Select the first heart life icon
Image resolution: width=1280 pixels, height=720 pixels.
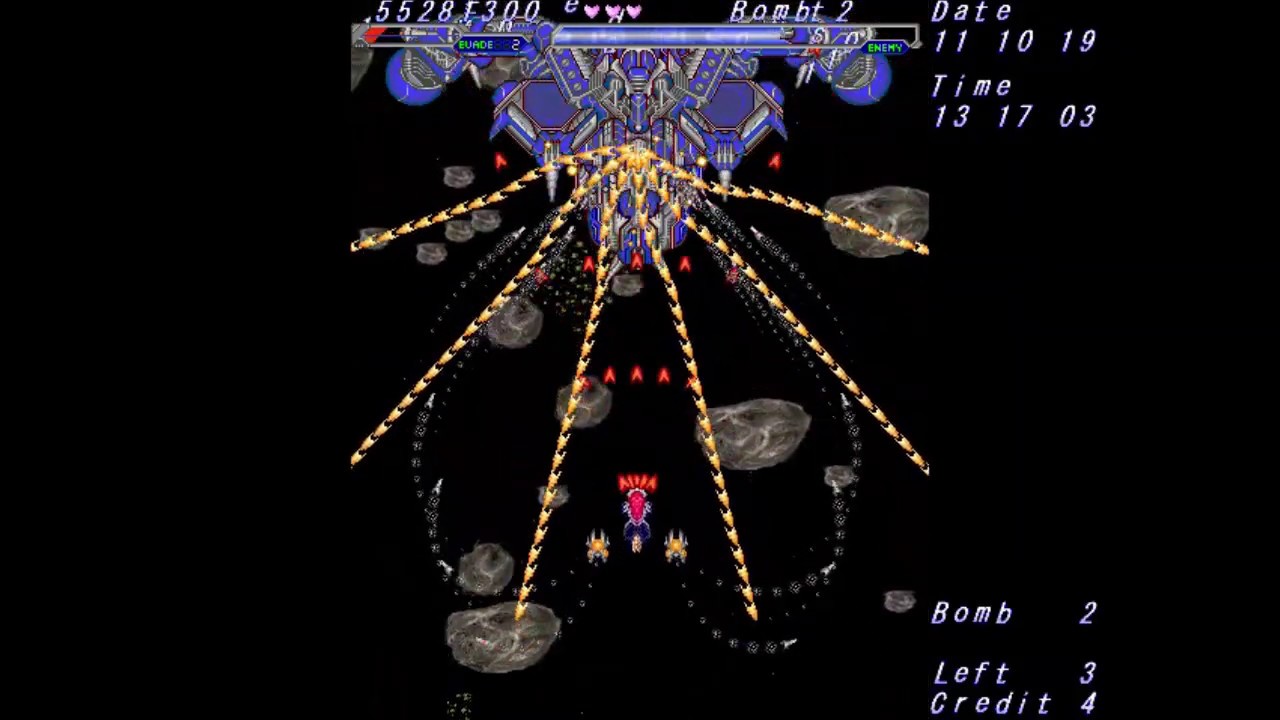[x=592, y=11]
